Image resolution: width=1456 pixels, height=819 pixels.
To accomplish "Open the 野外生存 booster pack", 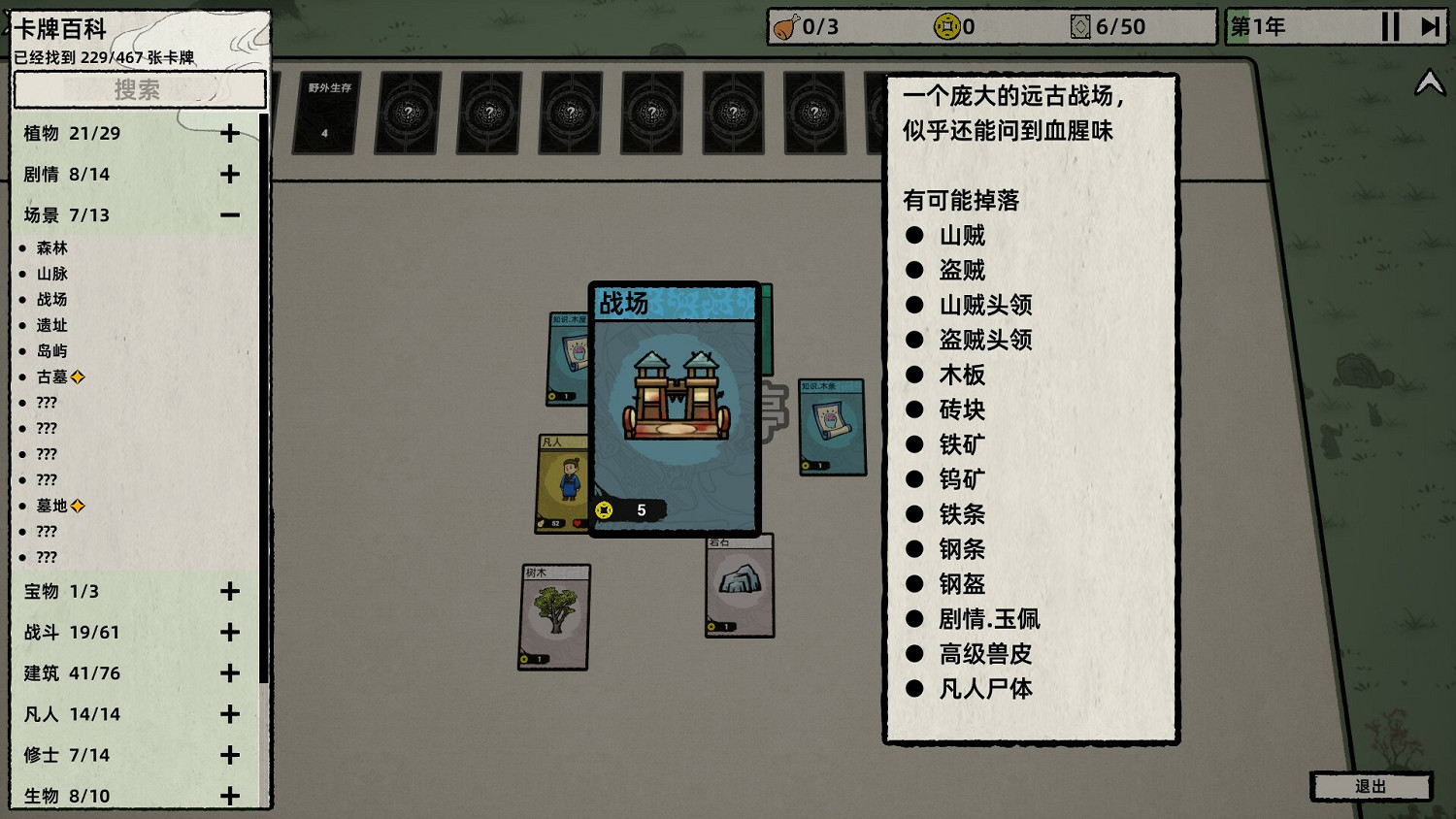I will point(324,115).
